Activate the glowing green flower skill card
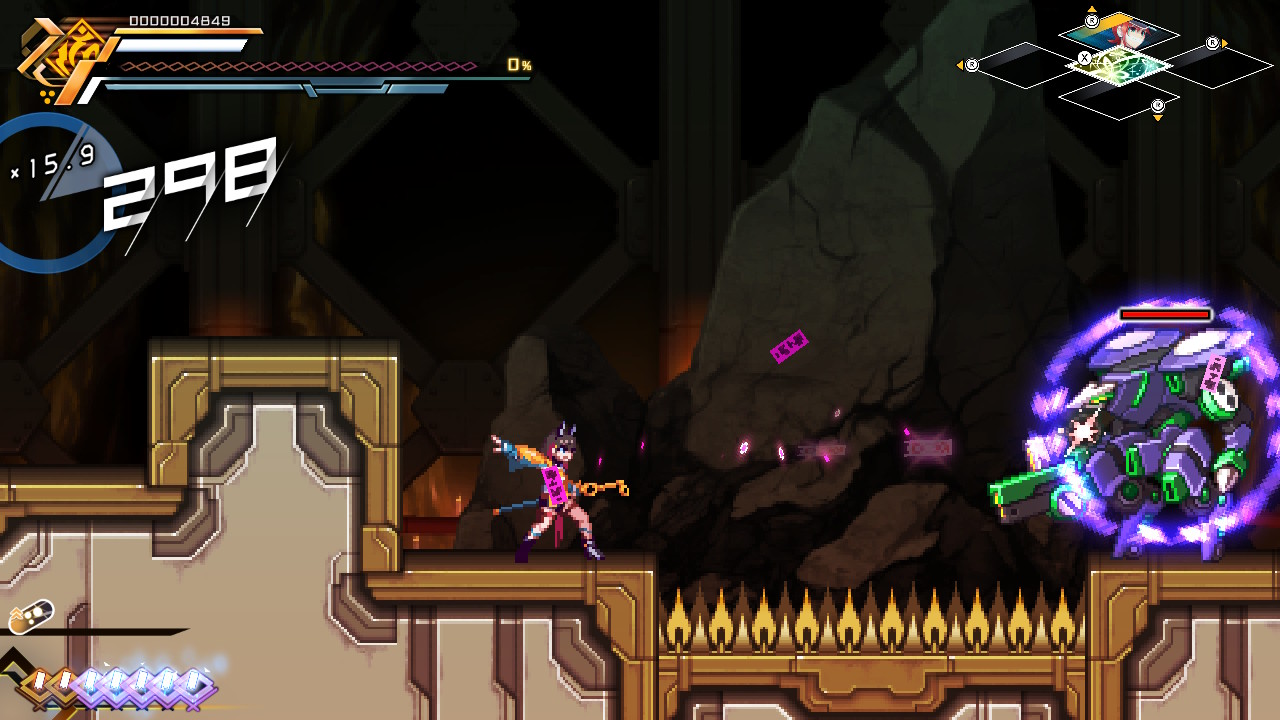This screenshot has width=1280, height=720. [1119, 66]
